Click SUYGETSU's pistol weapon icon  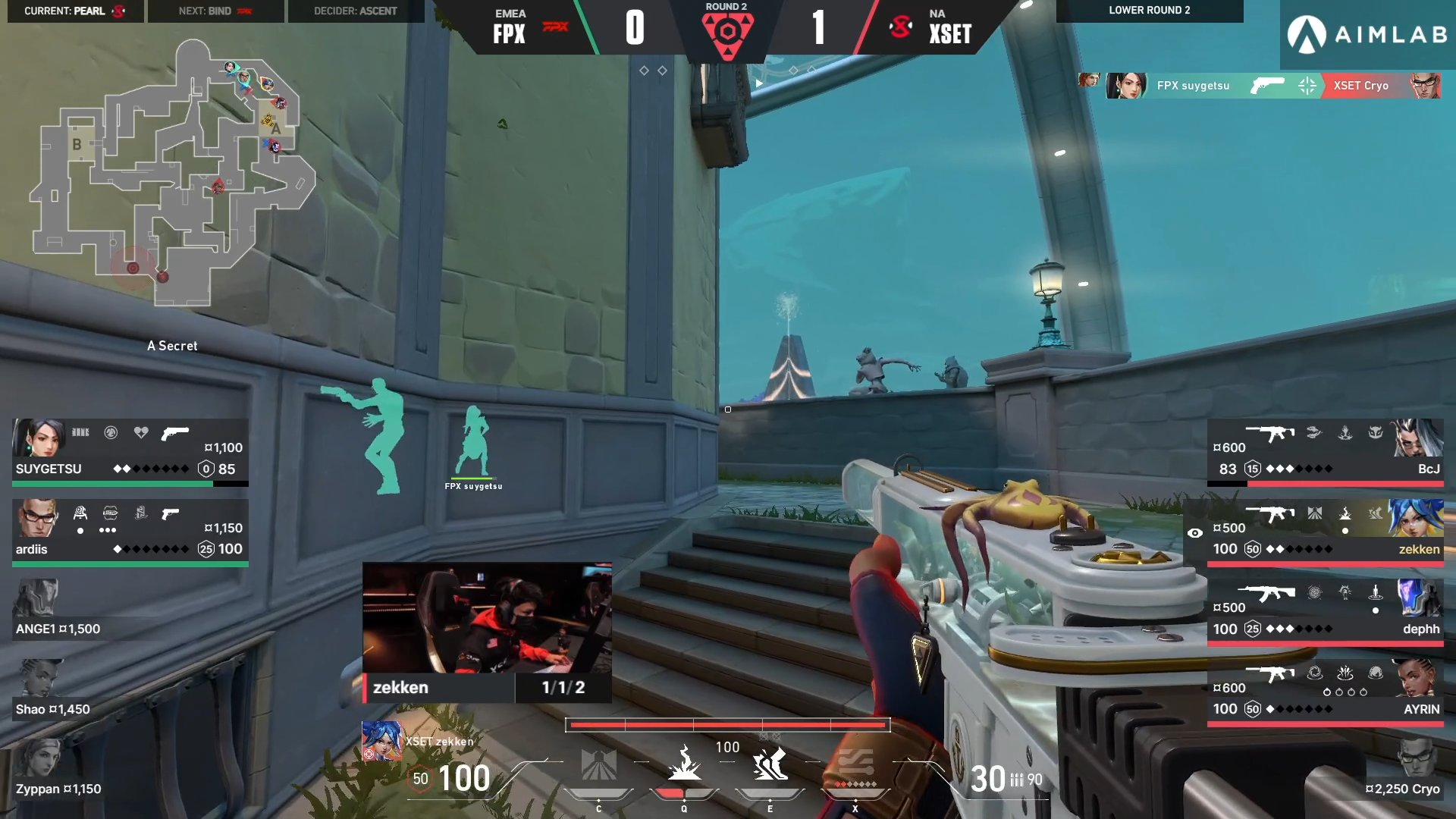pyautogui.click(x=176, y=434)
